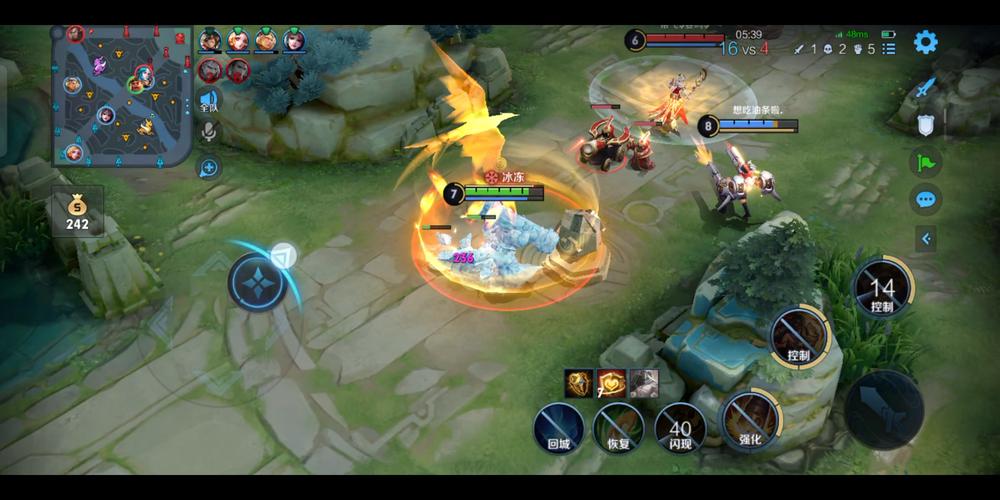Use the heart item active icon
Viewport: 1000px width, 500px height.
point(611,383)
